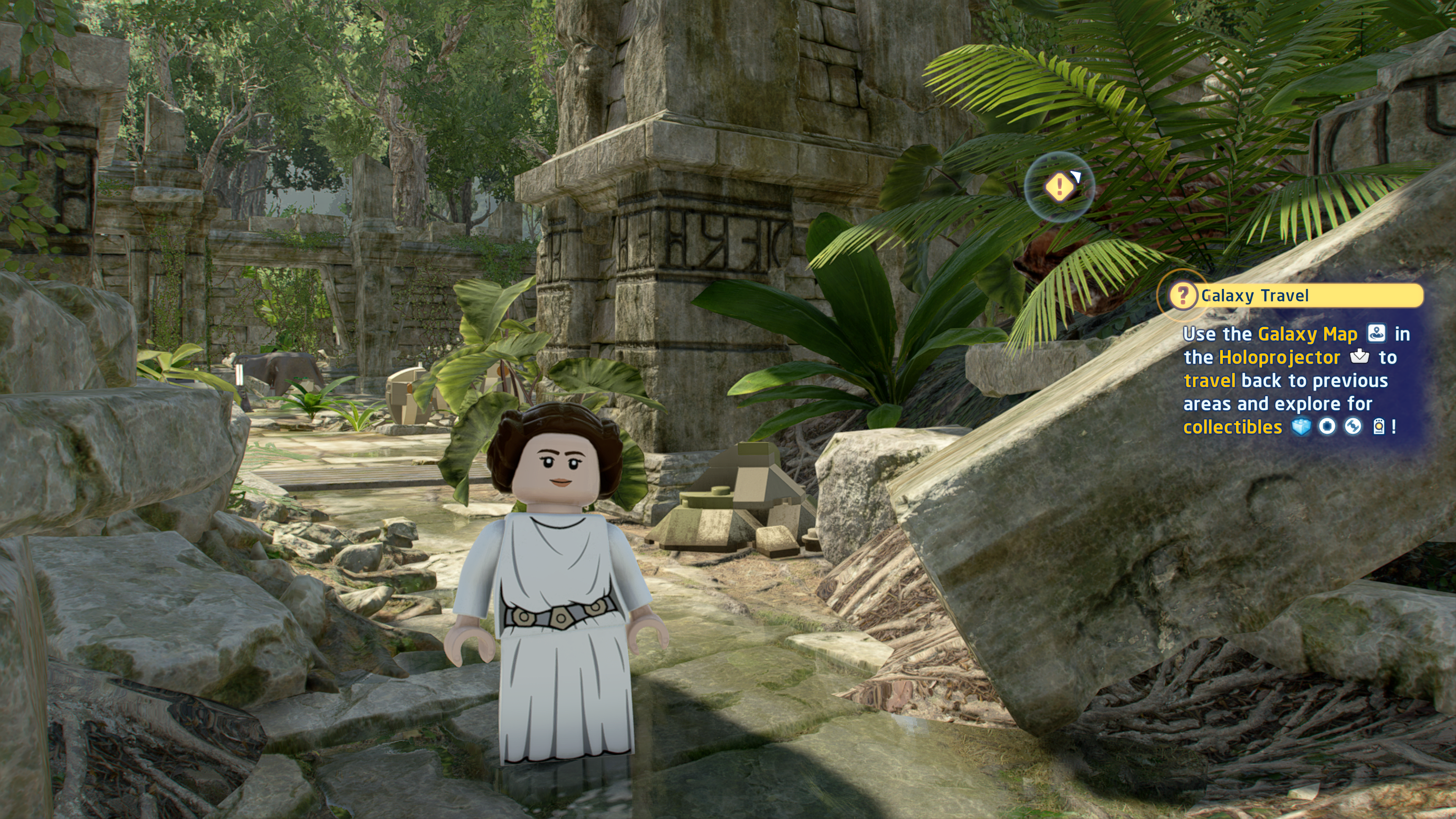Select the question mark hint icon
1456x819 pixels.
pyautogui.click(x=1182, y=295)
